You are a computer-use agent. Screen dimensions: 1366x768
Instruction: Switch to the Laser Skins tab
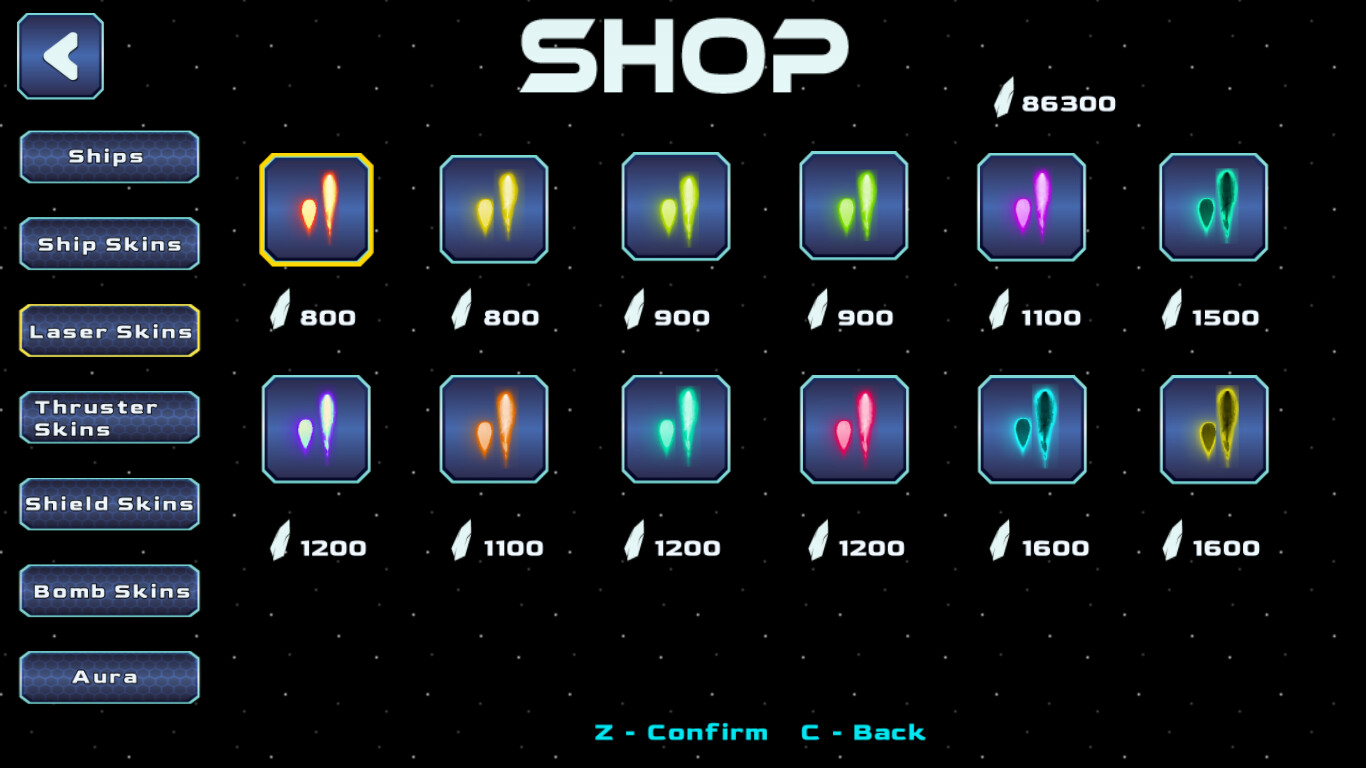click(x=109, y=330)
